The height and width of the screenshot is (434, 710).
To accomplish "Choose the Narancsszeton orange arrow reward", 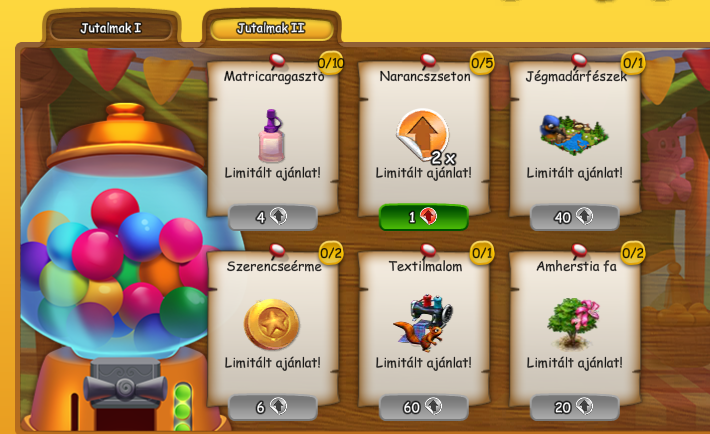I will tap(423, 135).
